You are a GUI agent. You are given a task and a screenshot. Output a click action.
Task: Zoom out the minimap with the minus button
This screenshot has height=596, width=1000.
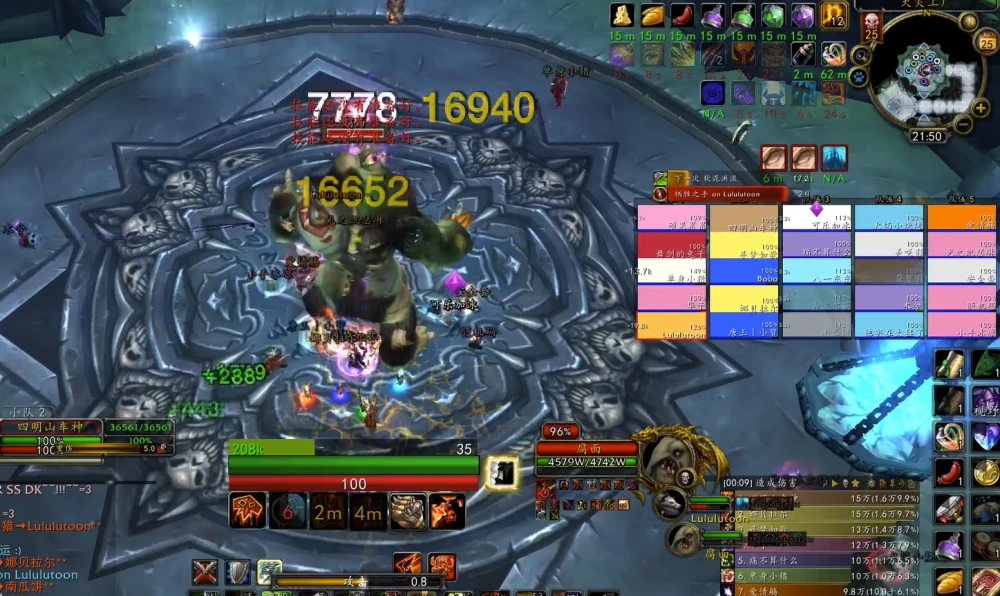(x=963, y=125)
